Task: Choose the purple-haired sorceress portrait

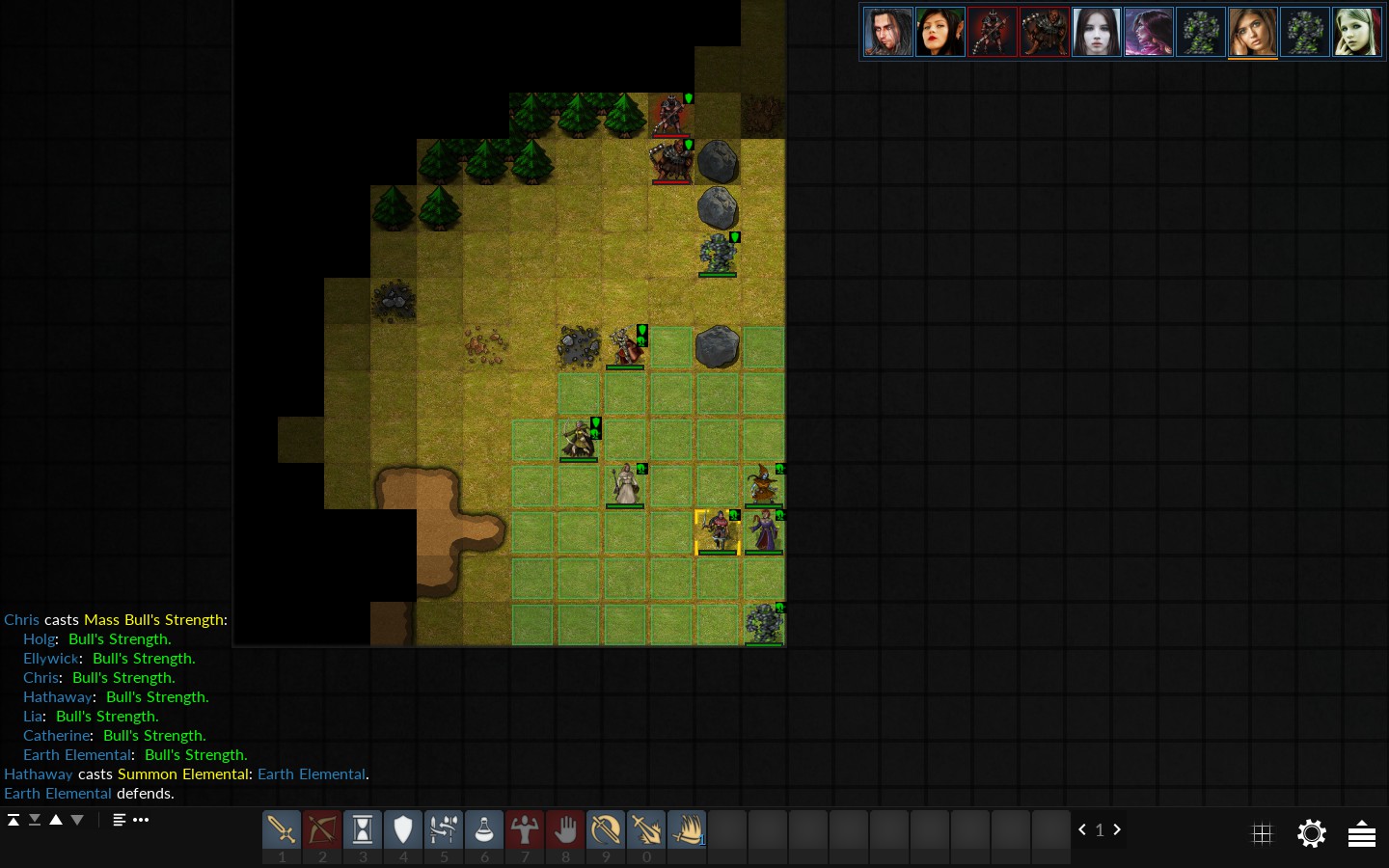Action: [x=1149, y=32]
